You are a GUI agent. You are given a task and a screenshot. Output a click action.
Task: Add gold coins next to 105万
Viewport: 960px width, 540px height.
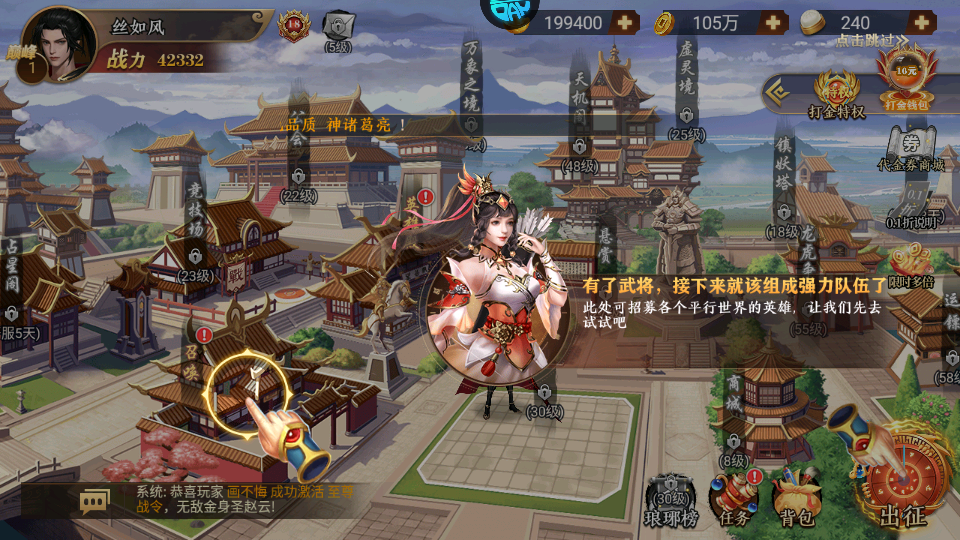coord(773,22)
